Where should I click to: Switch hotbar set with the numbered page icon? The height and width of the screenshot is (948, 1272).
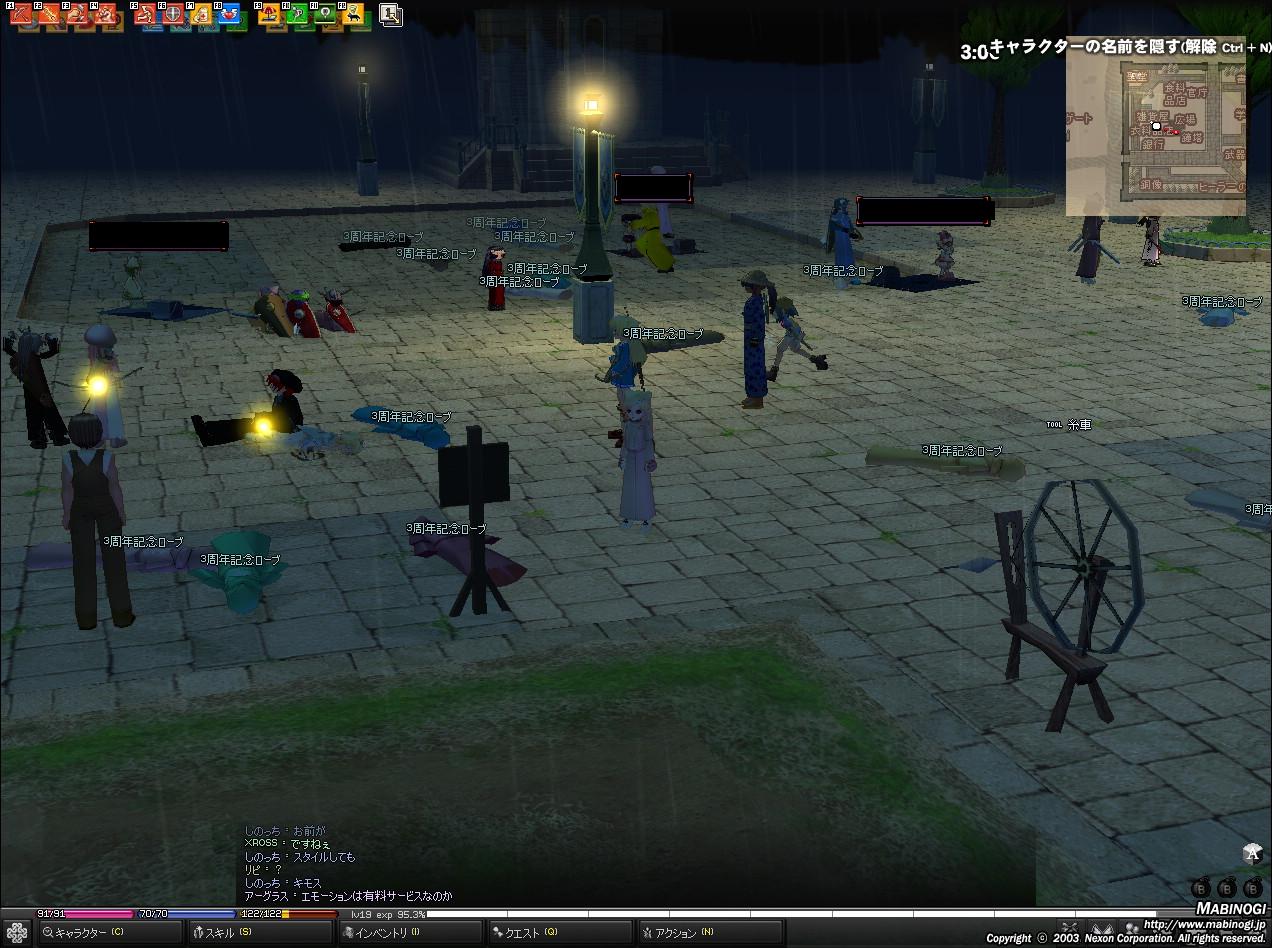(x=391, y=15)
